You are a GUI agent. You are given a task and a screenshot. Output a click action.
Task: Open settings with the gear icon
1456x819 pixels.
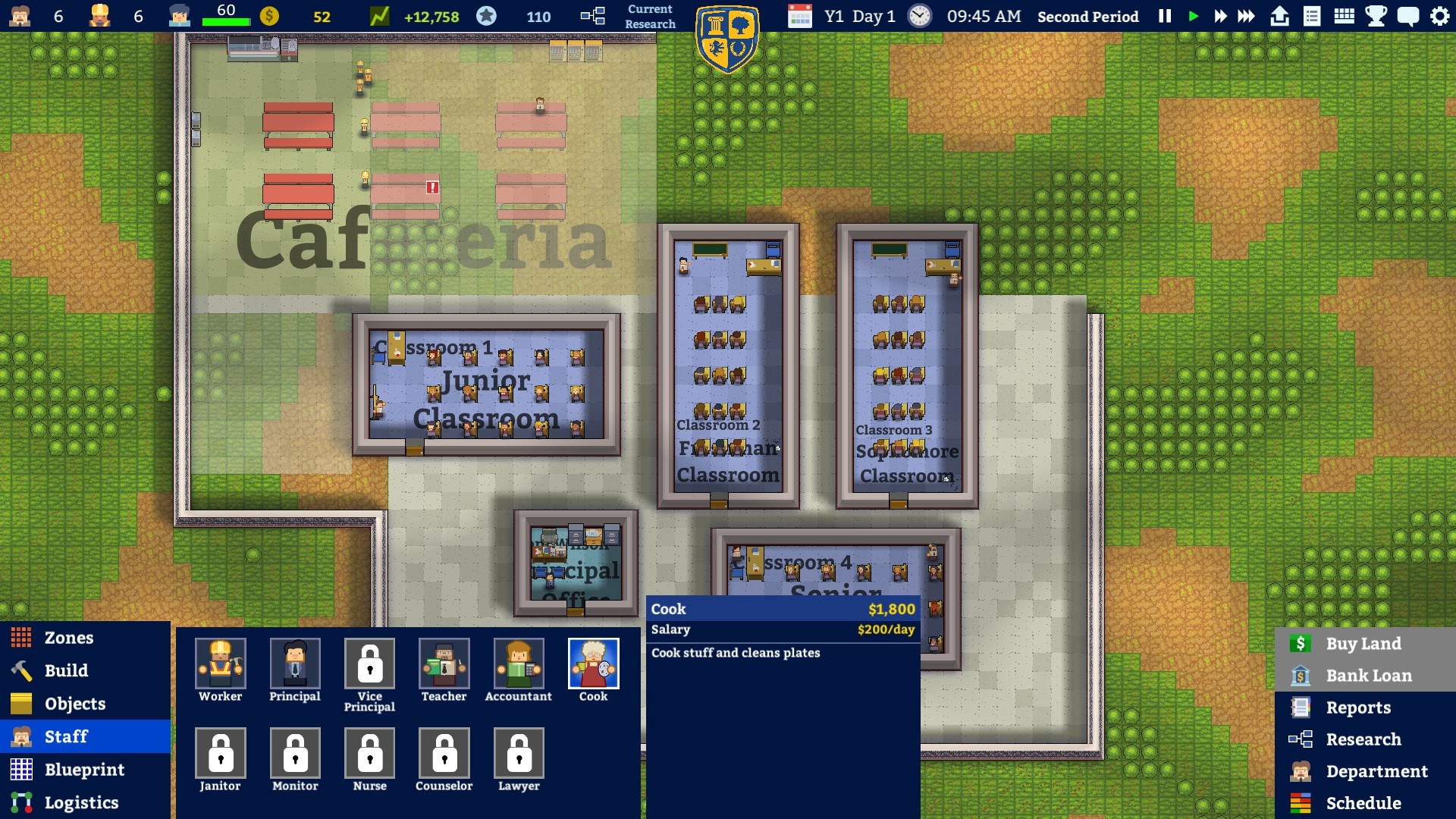pyautogui.click(x=1439, y=16)
